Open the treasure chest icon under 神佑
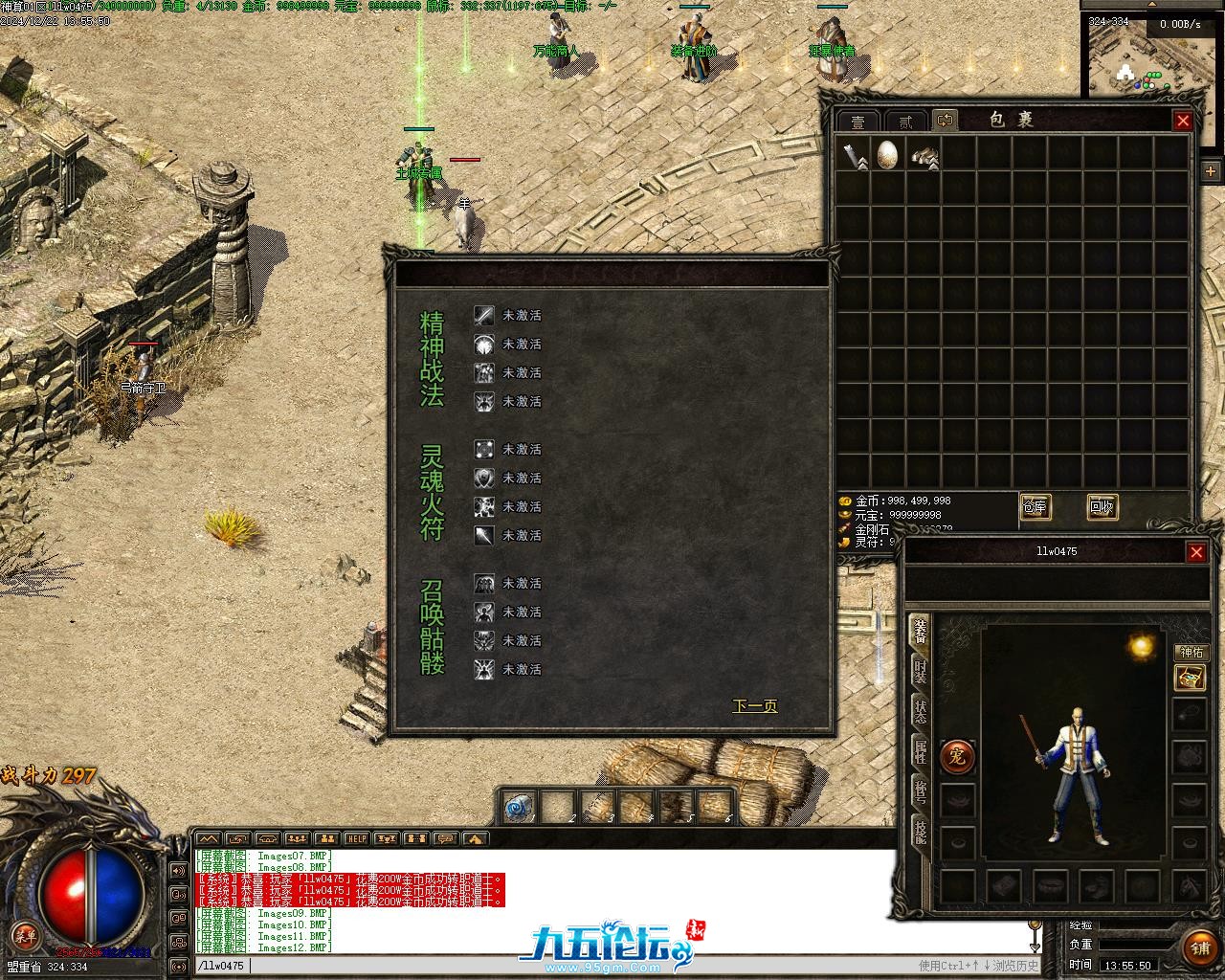Viewport: 1225px width, 980px height. [1190, 679]
